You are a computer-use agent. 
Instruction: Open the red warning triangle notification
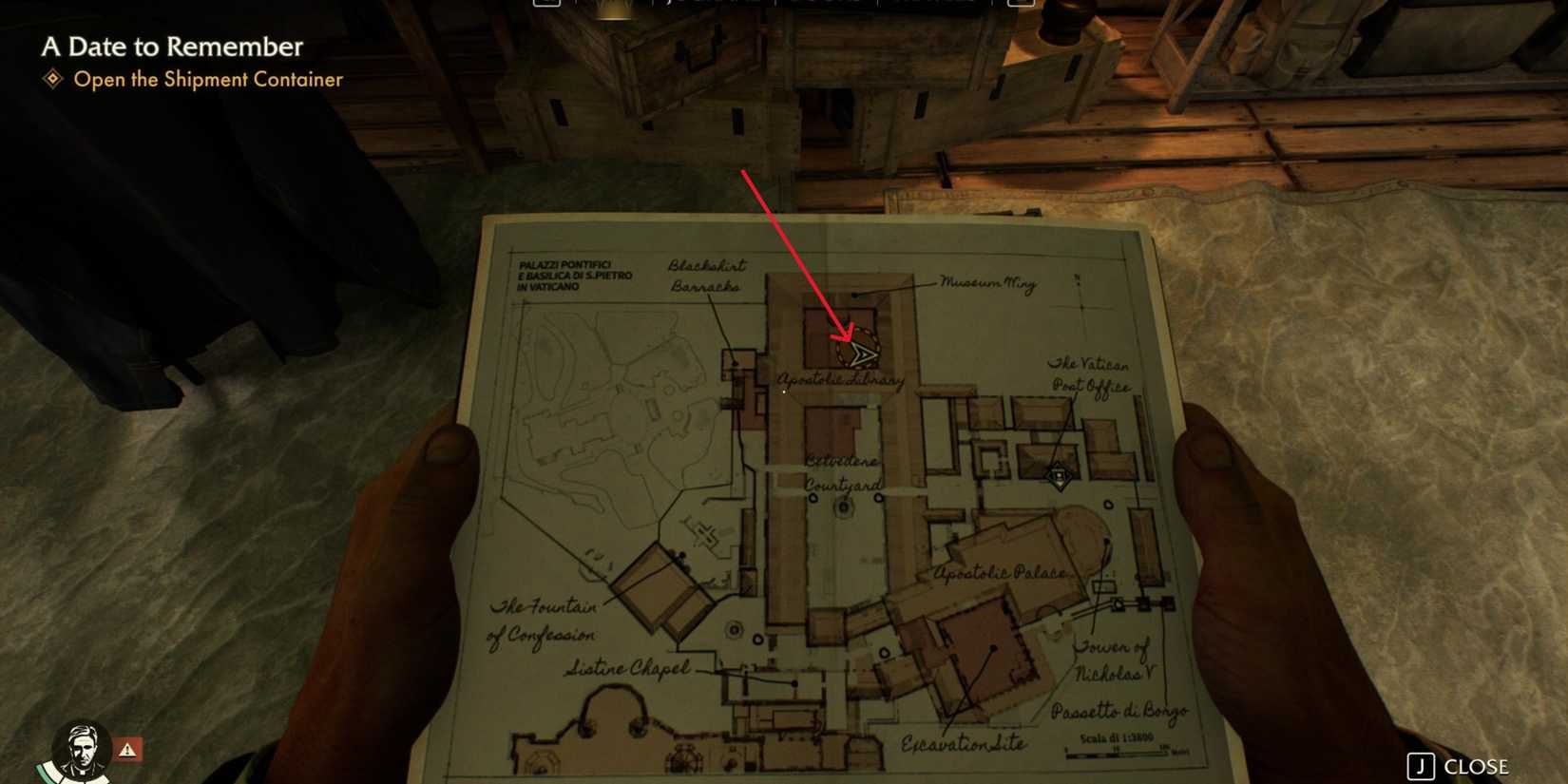point(128,750)
